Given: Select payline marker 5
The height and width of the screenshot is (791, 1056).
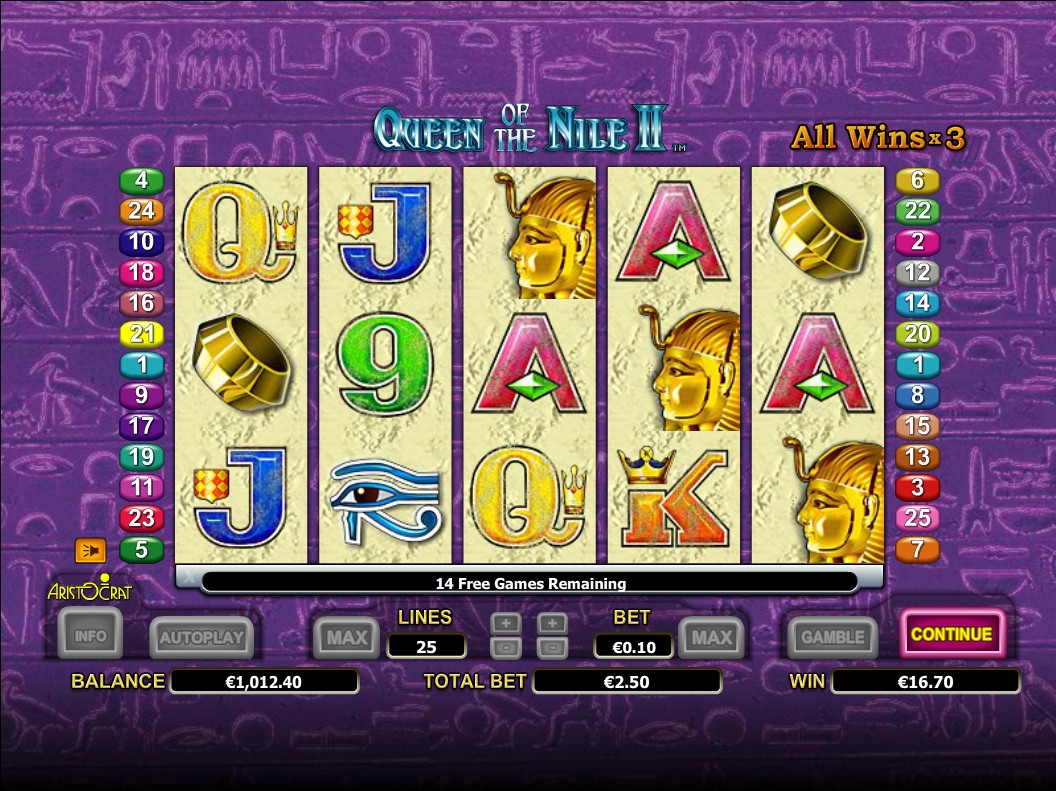Looking at the screenshot, I should [141, 549].
